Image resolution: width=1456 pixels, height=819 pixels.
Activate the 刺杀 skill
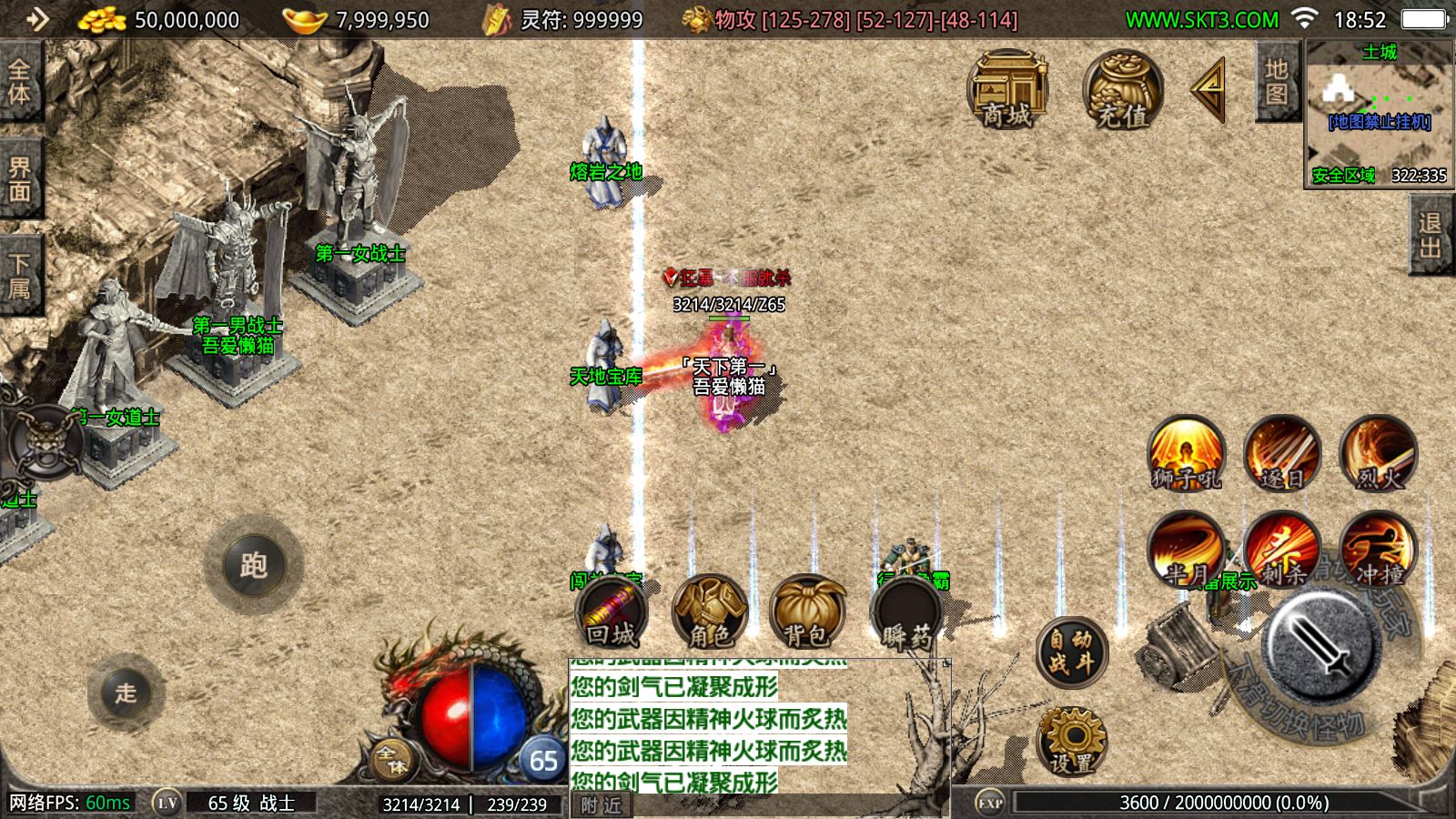[1282, 550]
